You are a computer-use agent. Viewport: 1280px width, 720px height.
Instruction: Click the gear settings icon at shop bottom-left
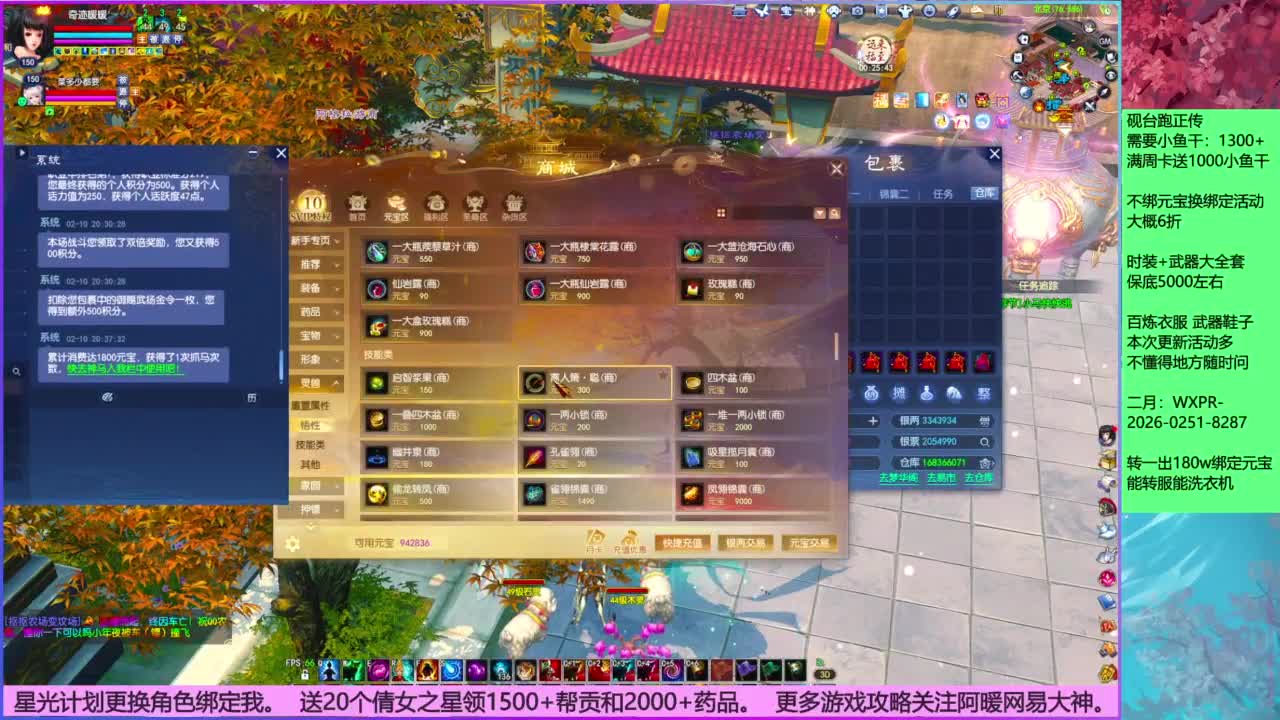292,542
